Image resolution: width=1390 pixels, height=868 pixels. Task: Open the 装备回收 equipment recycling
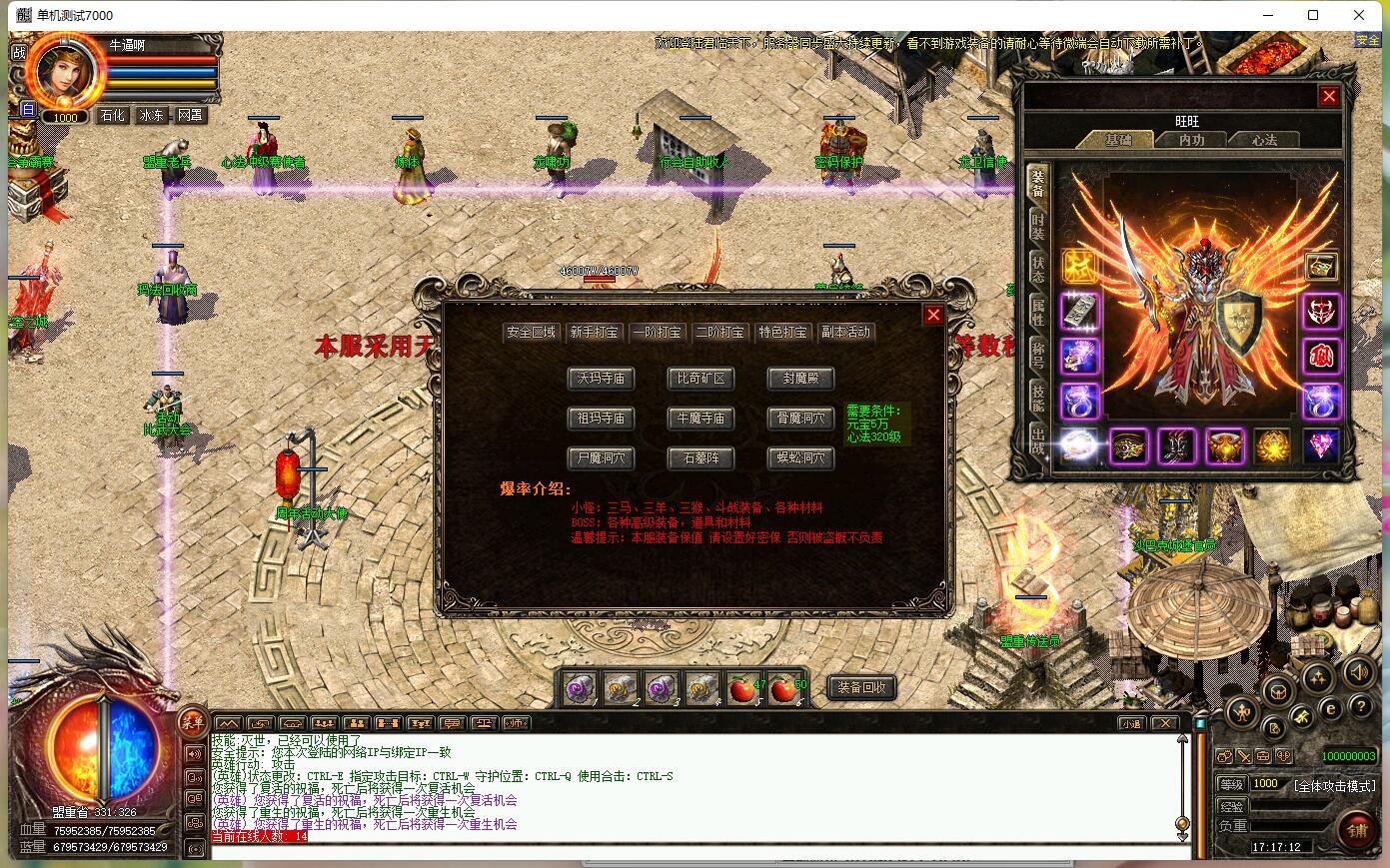(x=861, y=688)
